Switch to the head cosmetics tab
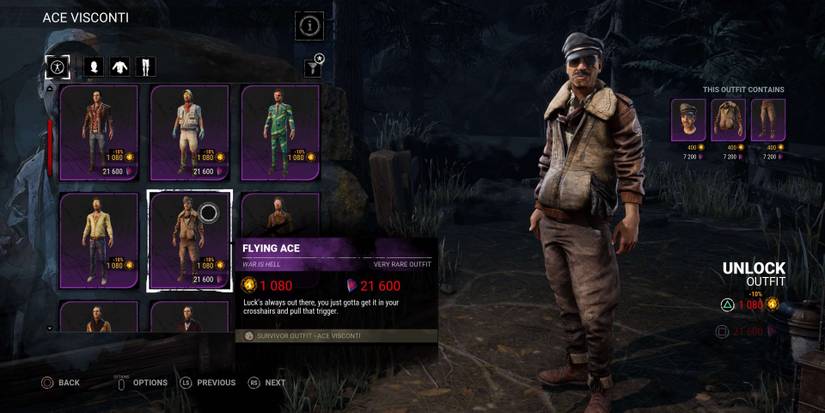The width and height of the screenshot is (825, 413). coord(95,67)
